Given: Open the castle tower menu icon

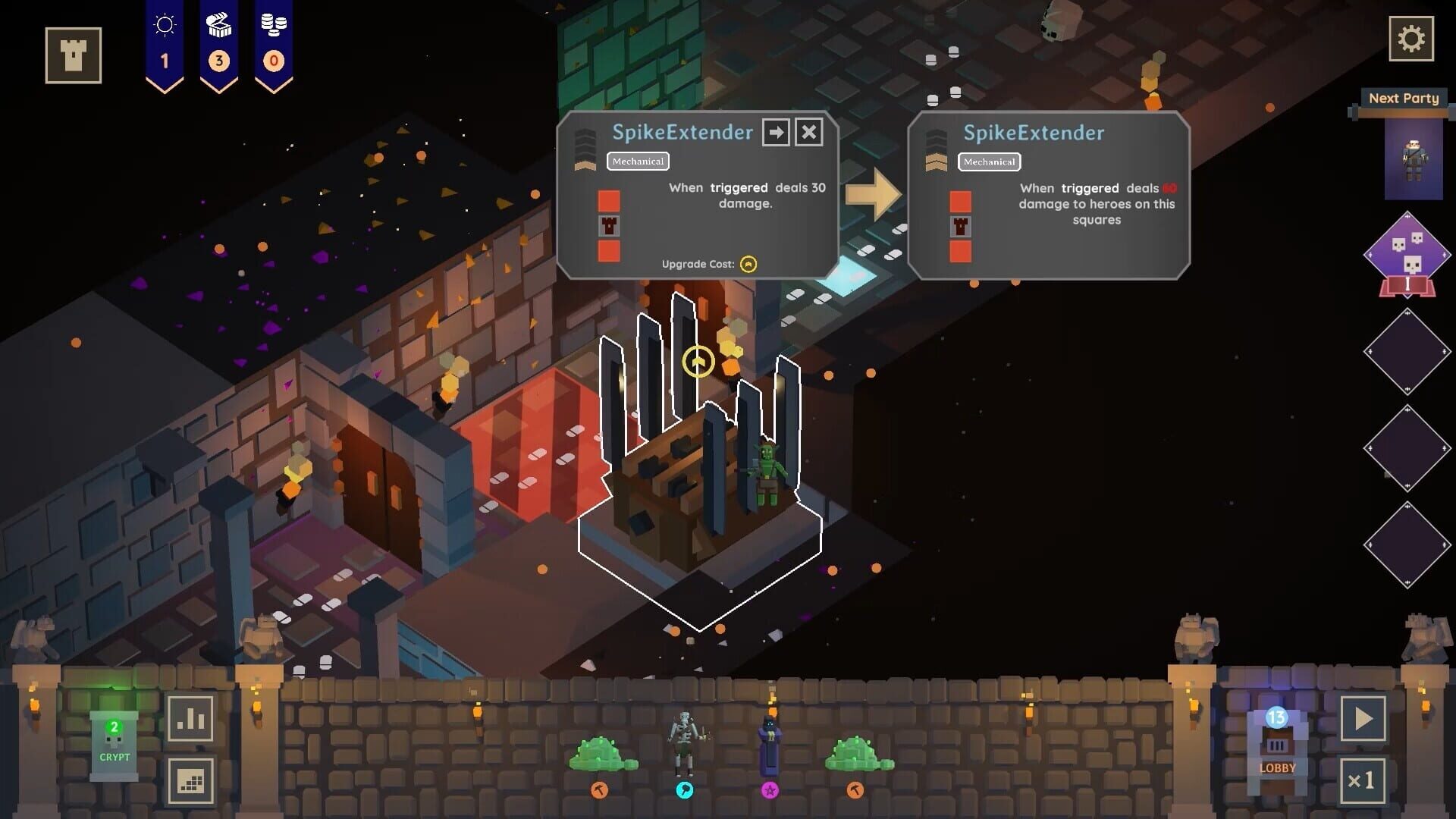Looking at the screenshot, I should click(x=72, y=55).
